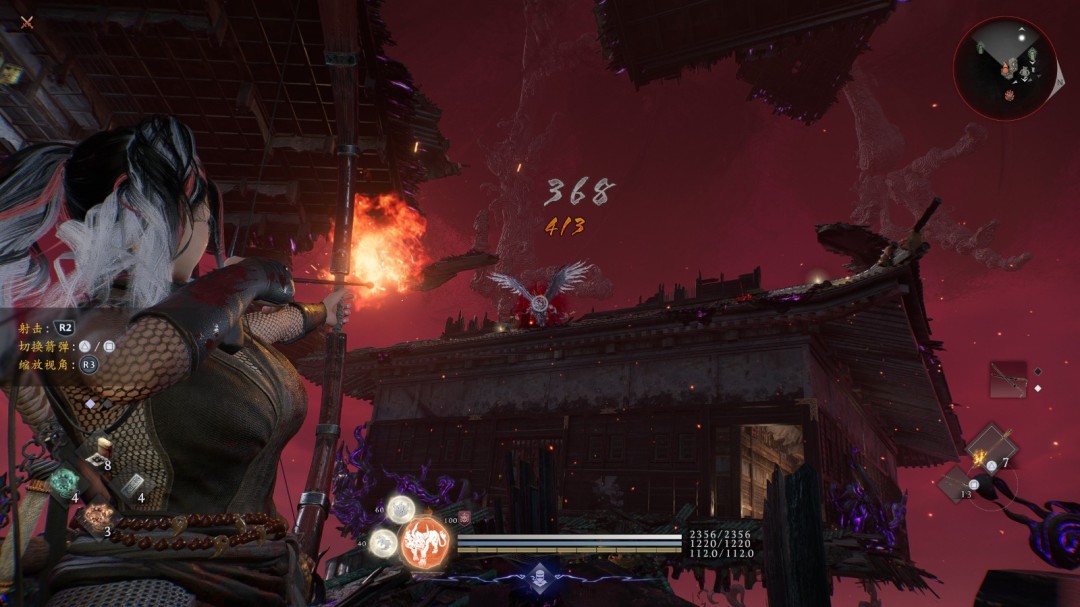1080x607 pixels.
Task: Activate the upper white spirit skill orb
Action: pos(401,509)
